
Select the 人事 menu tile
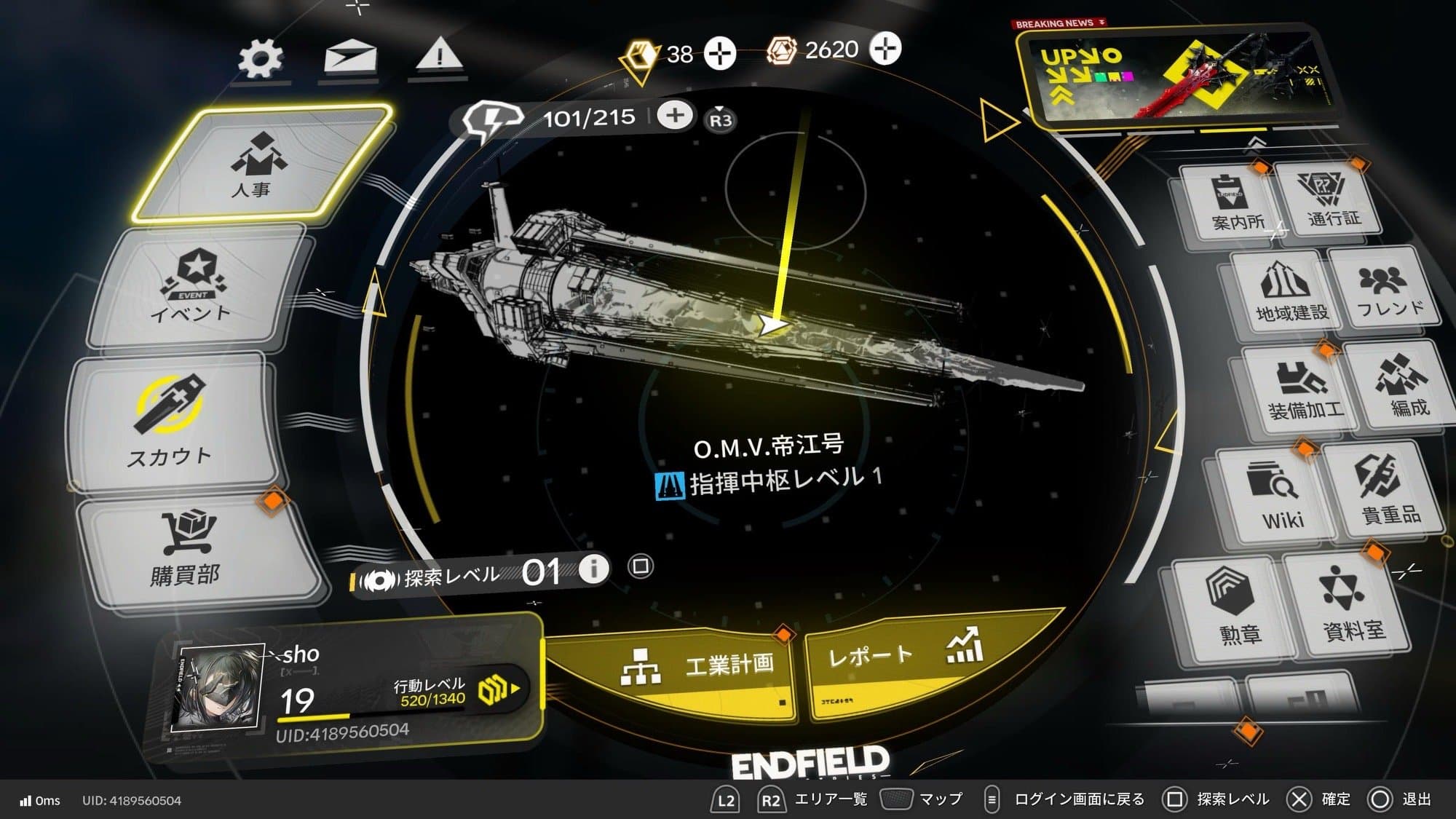pyautogui.click(x=262, y=164)
